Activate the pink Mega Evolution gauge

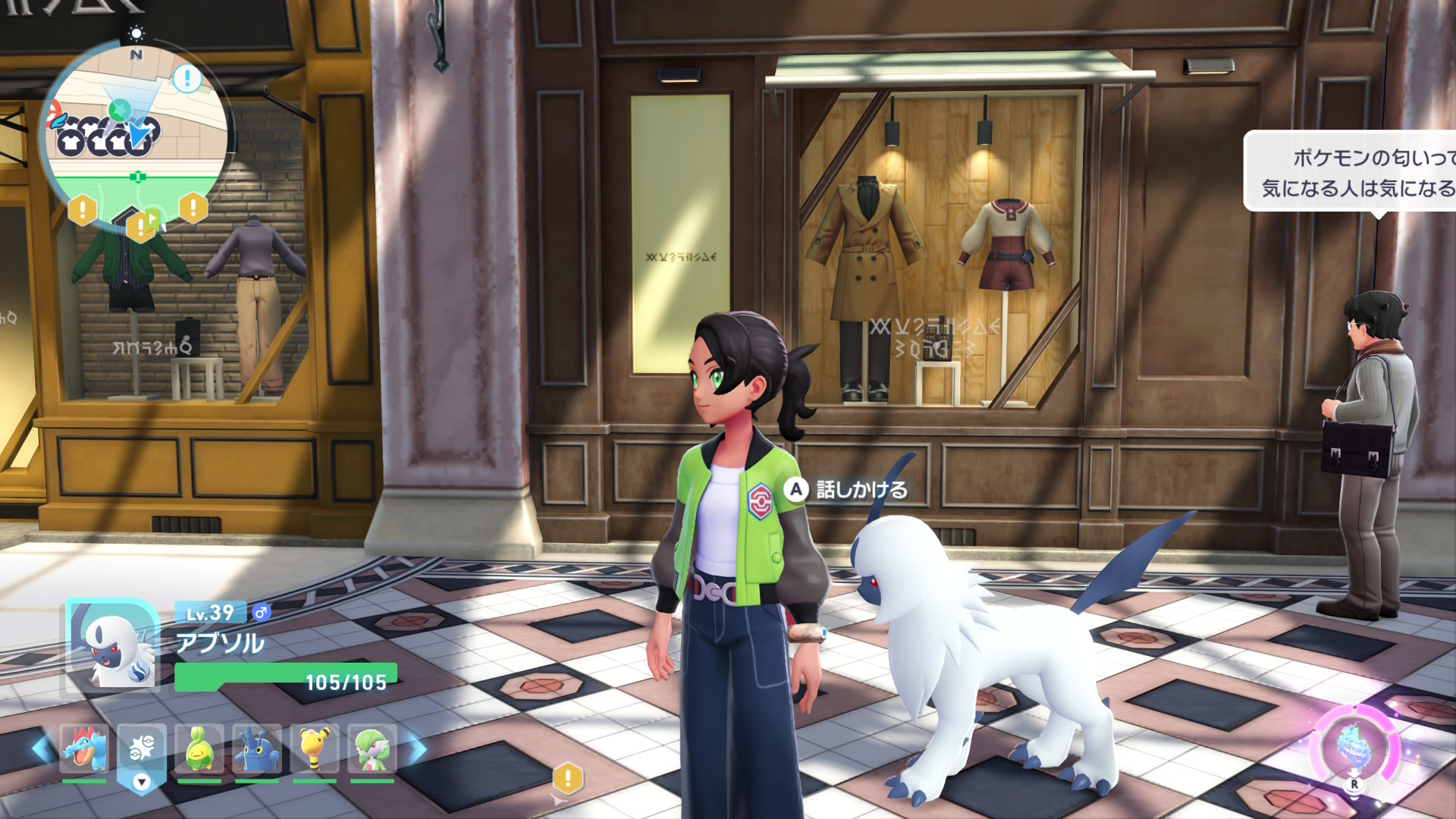point(1354,747)
